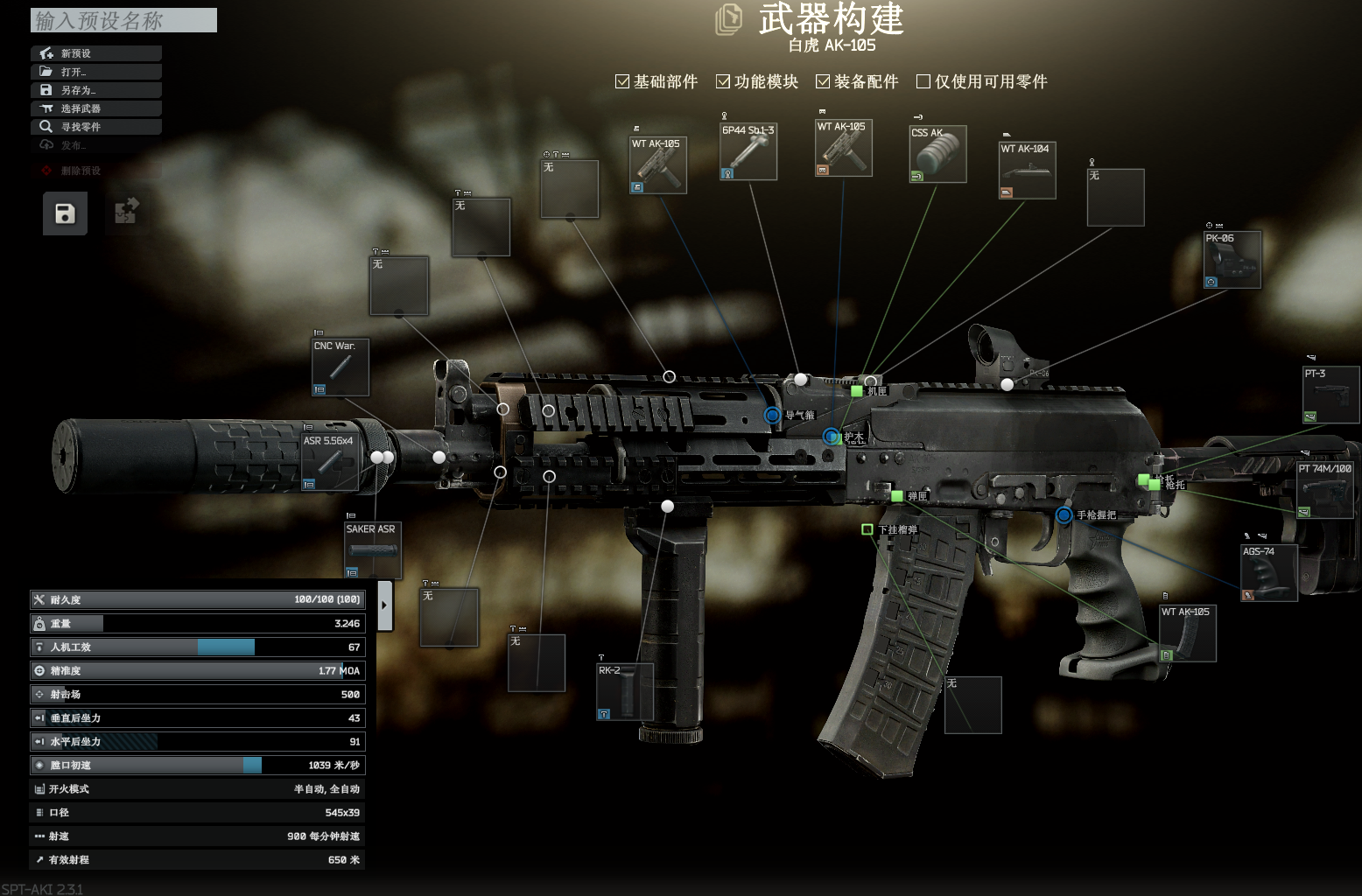Select the RK-2 foregrip slot
Viewport: 1362px width, 896px height.
point(624,692)
